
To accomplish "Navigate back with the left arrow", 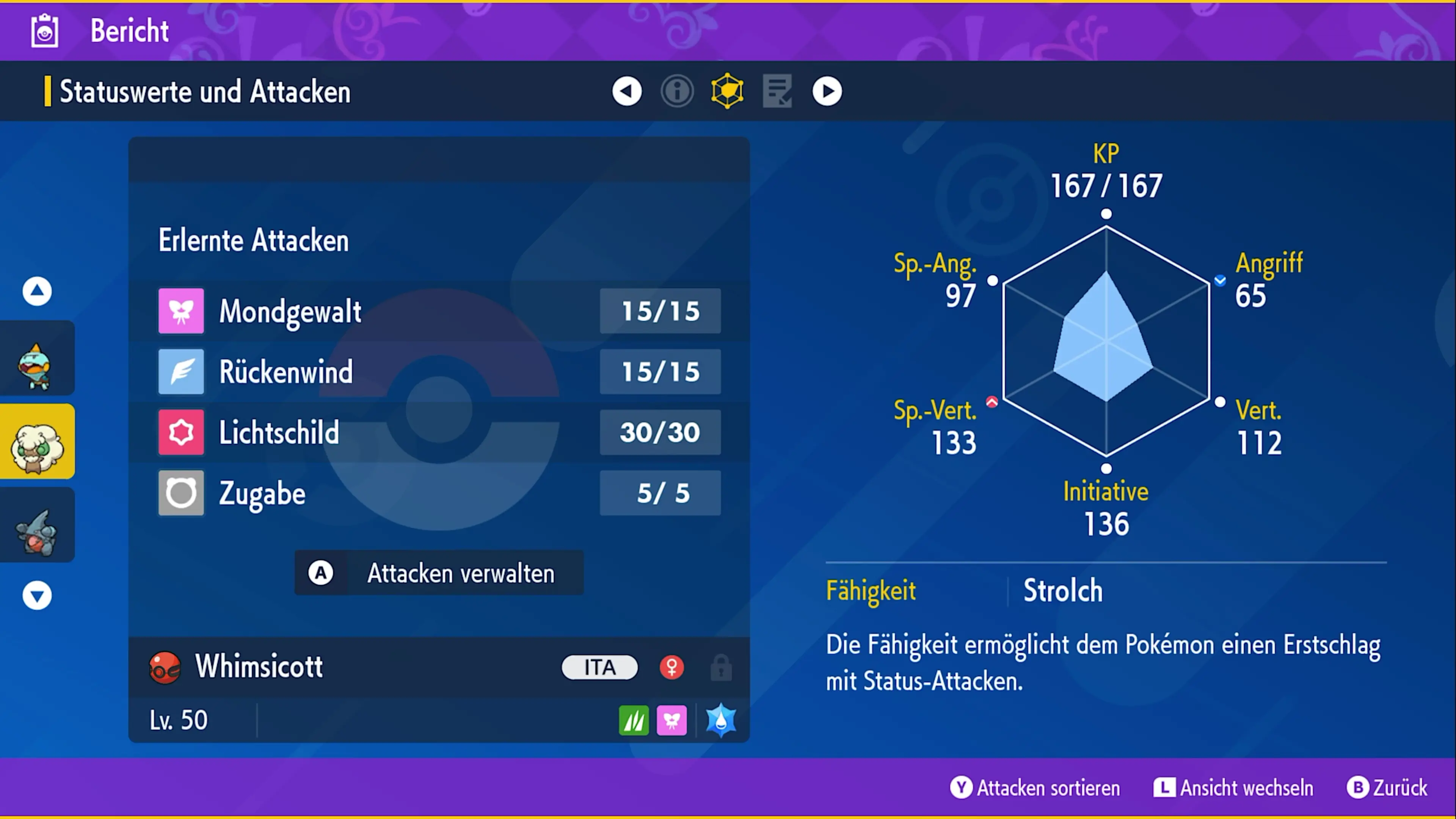I will (627, 91).
